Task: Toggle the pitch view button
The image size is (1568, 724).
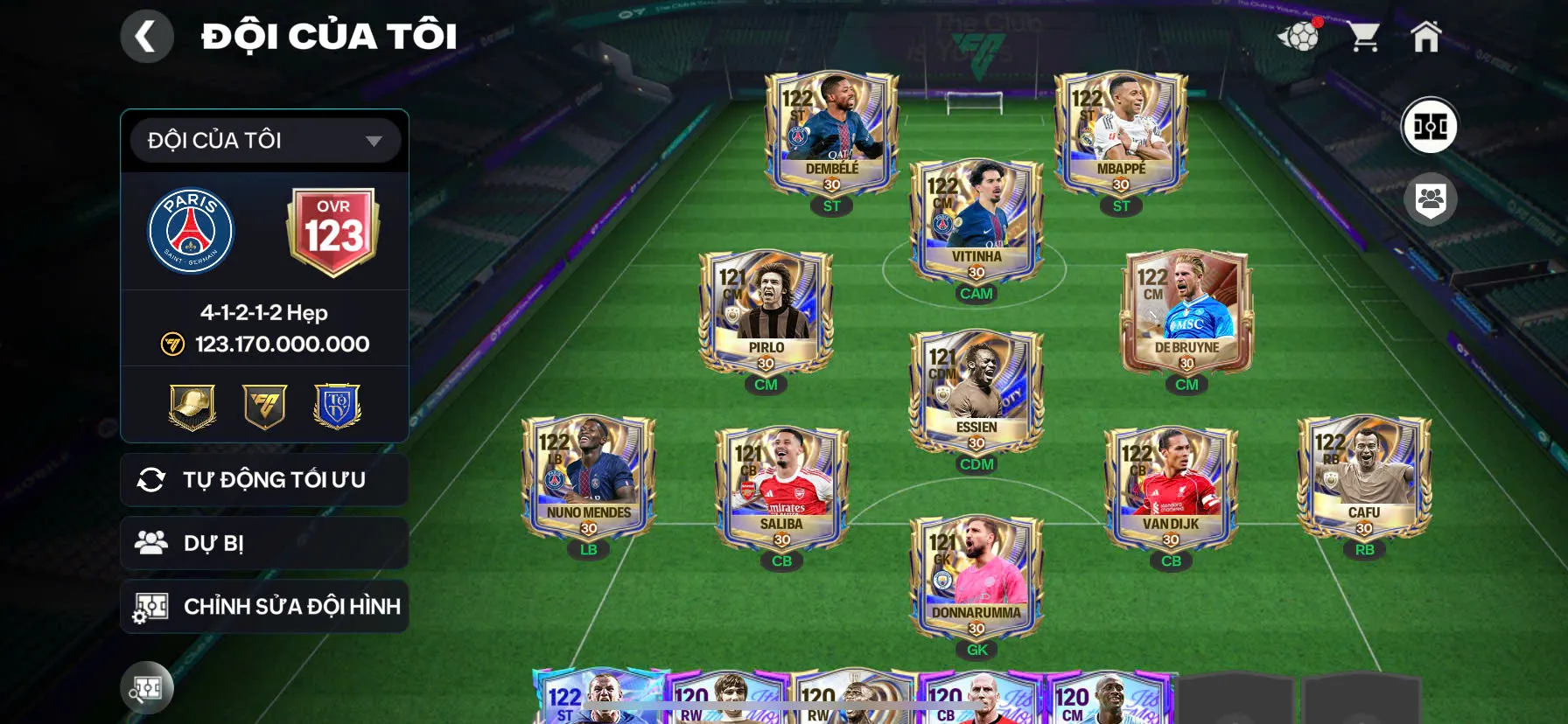Action: click(x=1430, y=126)
